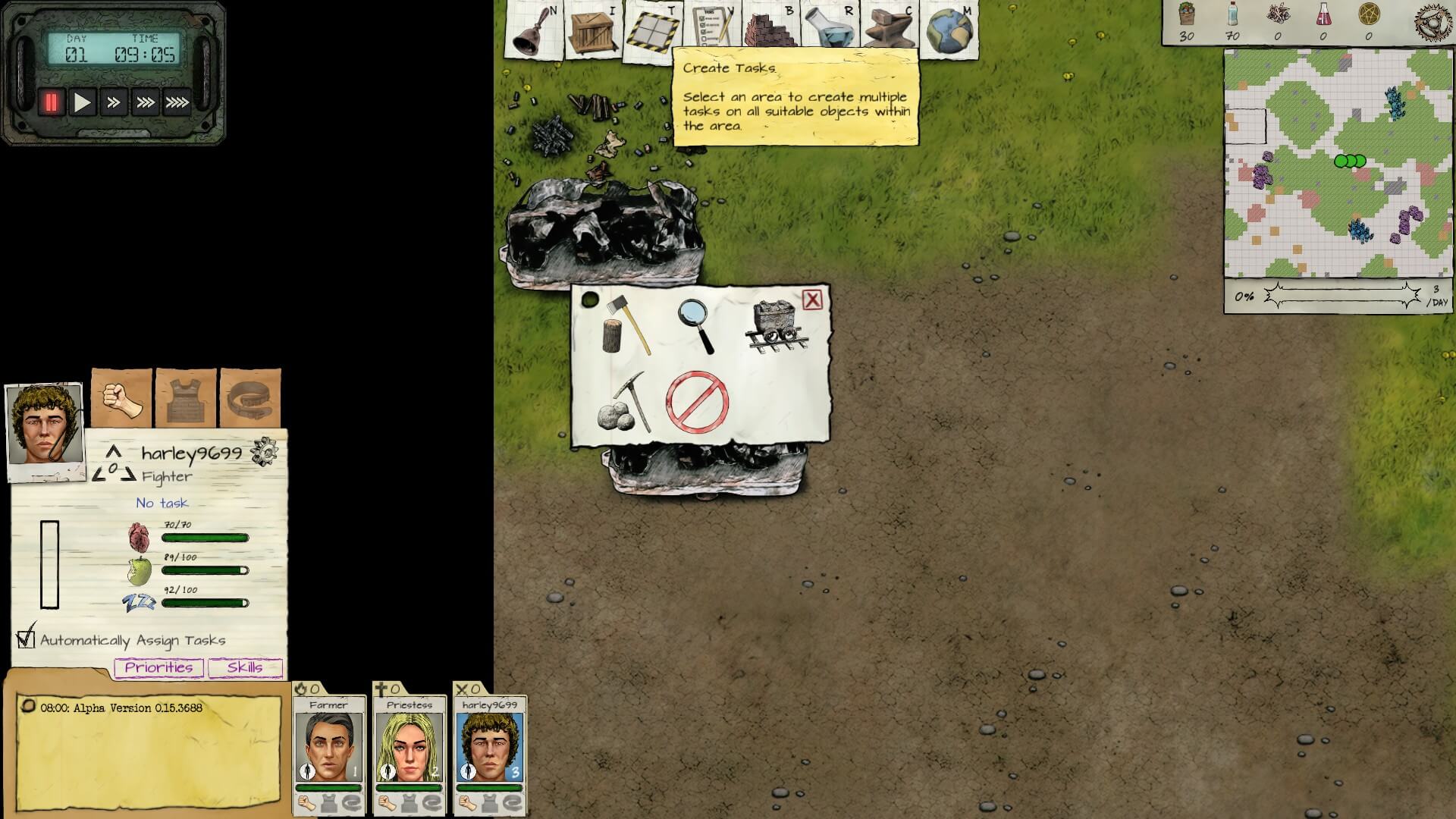The image size is (1456, 819).
Task: Select the Priestess character portrait
Action: (x=409, y=747)
